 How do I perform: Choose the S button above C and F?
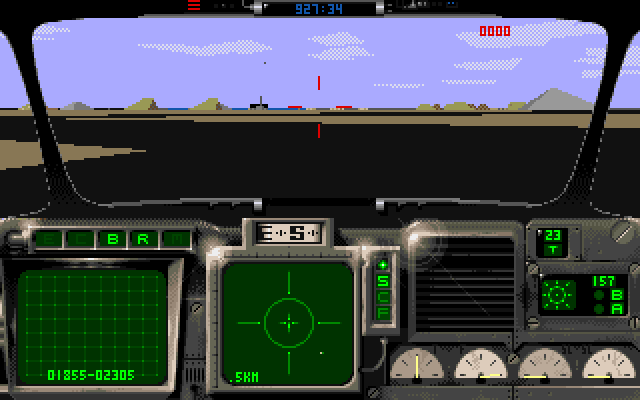click(382, 281)
